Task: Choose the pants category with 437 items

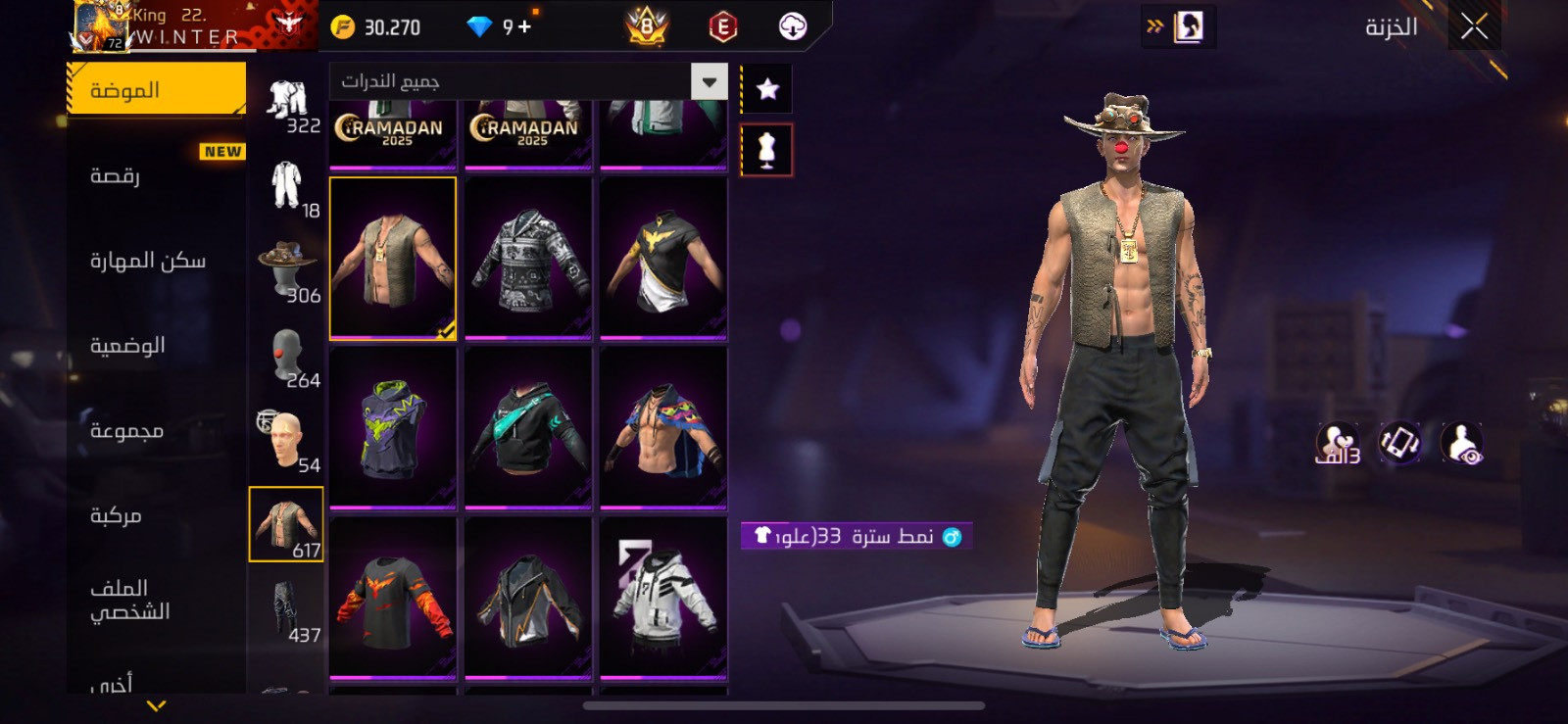Action: 287,610
